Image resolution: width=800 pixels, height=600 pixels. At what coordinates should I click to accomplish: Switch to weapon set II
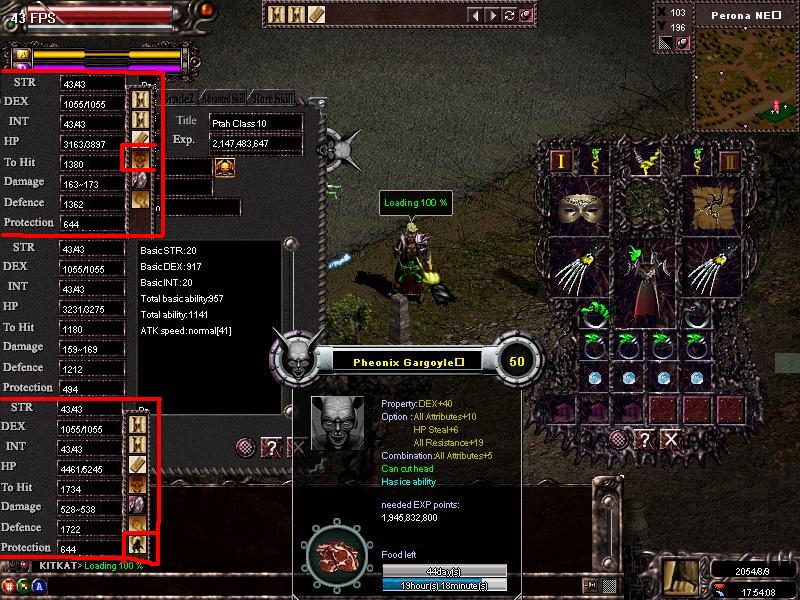click(730, 160)
